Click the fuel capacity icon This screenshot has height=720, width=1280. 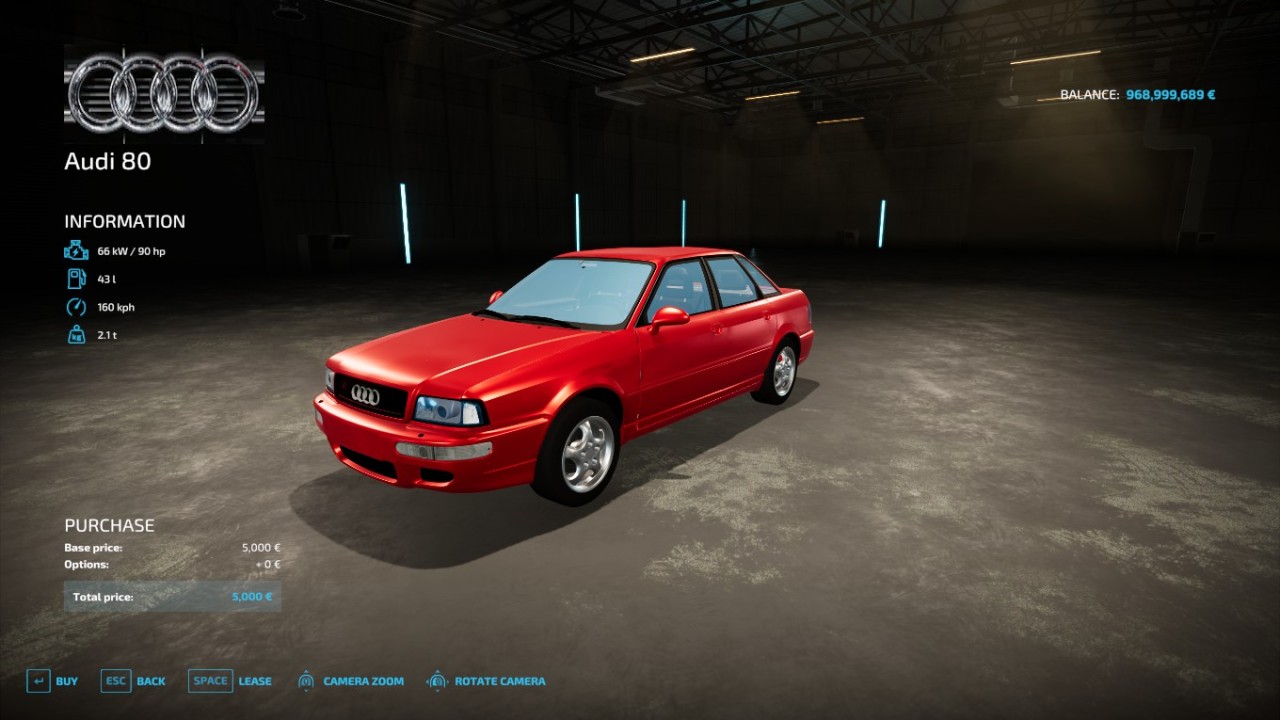click(78, 278)
